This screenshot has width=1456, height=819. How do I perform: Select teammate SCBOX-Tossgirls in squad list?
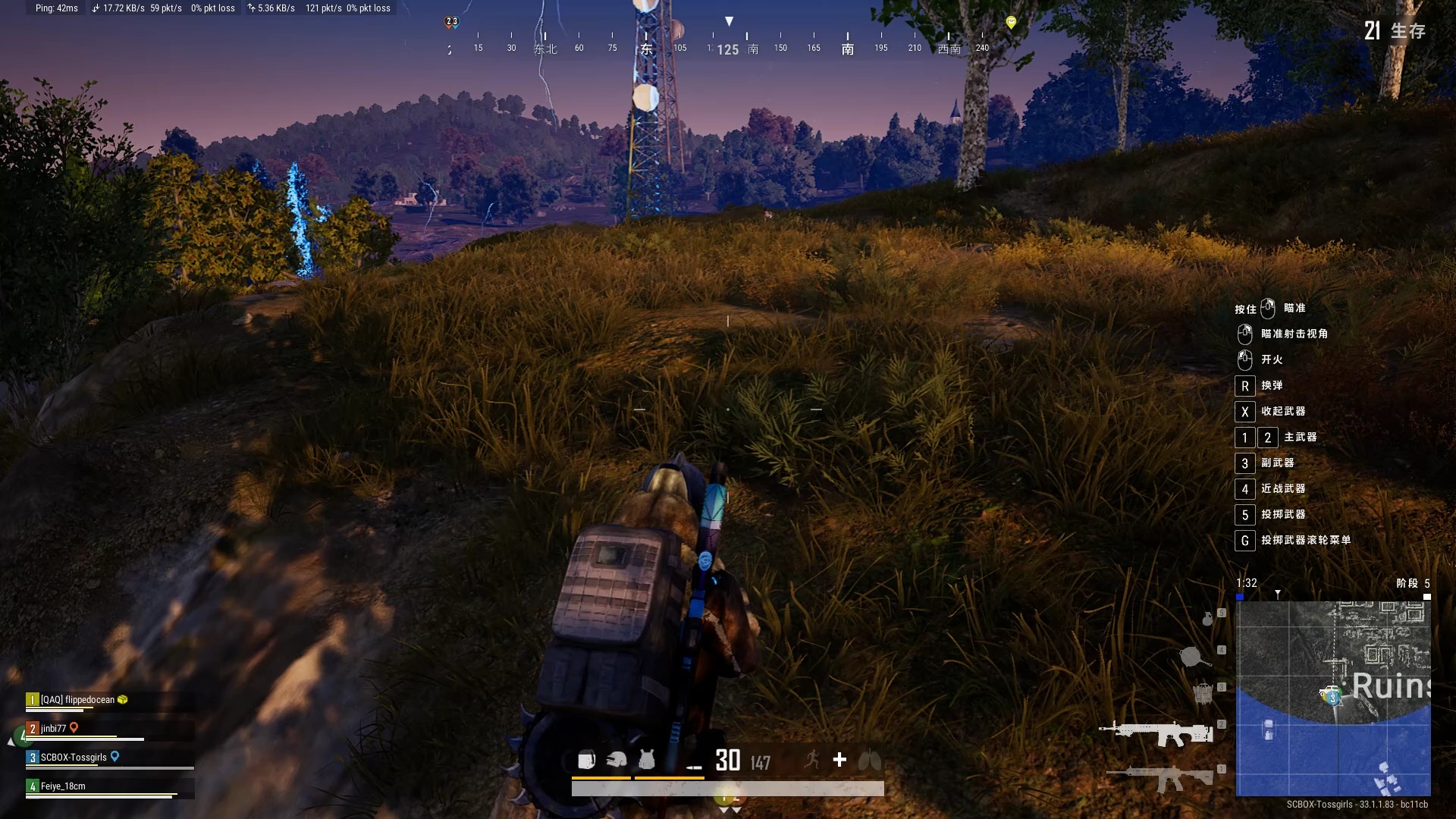point(74,758)
